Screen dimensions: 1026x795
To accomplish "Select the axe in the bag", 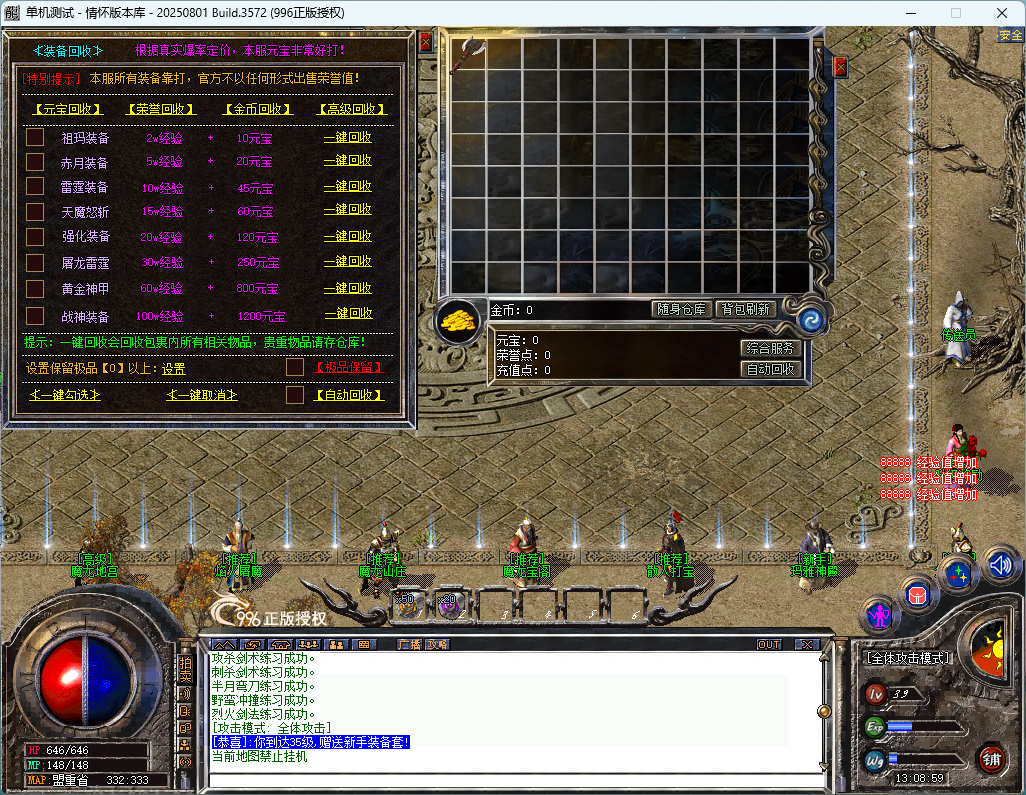I will click(x=467, y=55).
